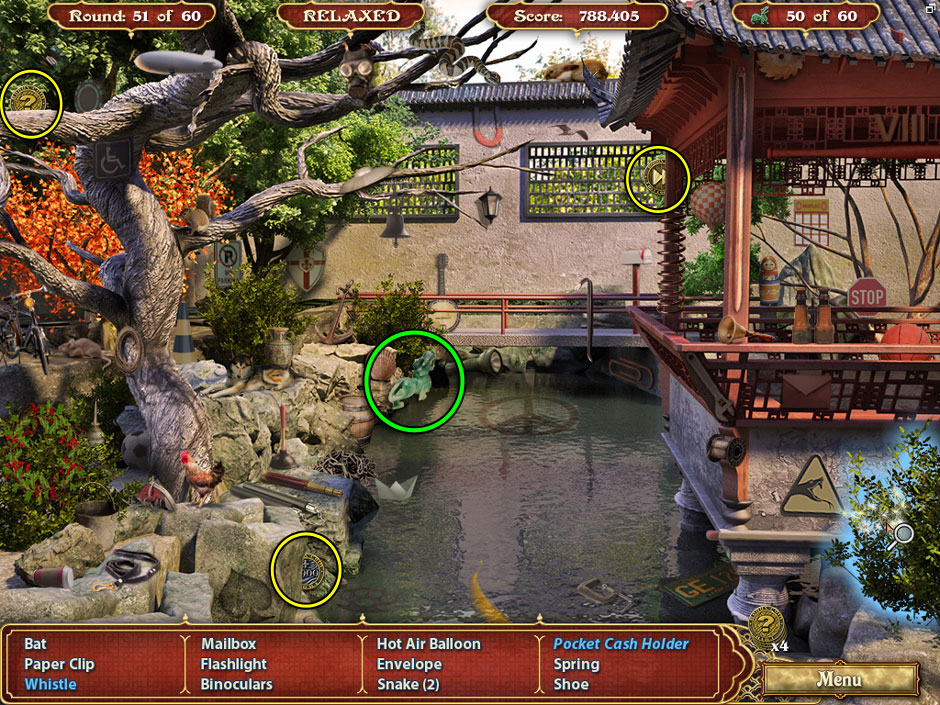Toggle the window size icon
The width and height of the screenshot is (940, 705).
(x=931, y=7)
